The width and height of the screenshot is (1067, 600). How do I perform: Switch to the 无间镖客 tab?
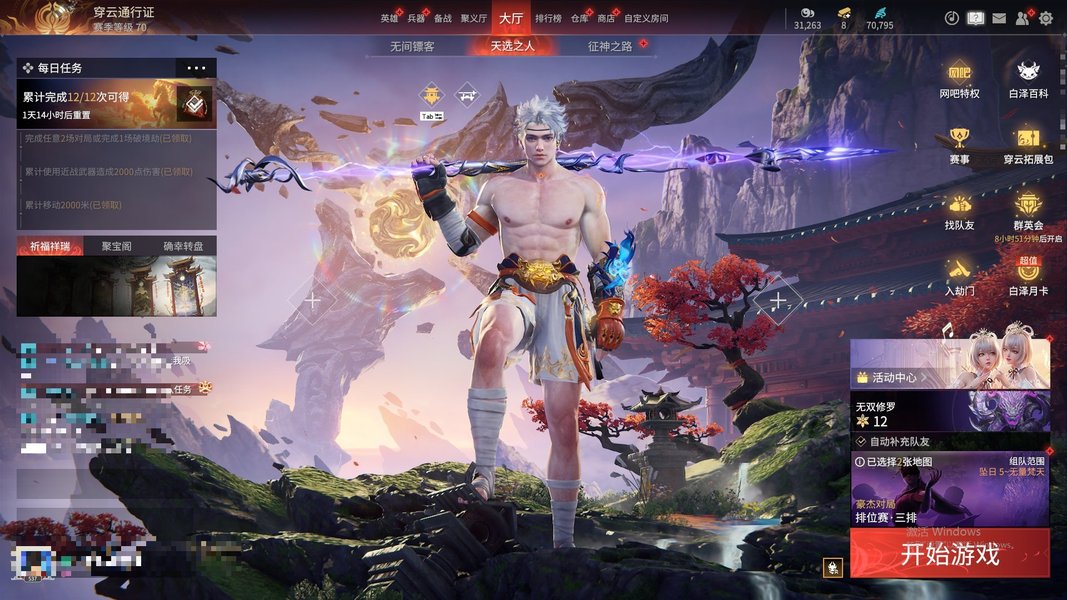[x=412, y=46]
